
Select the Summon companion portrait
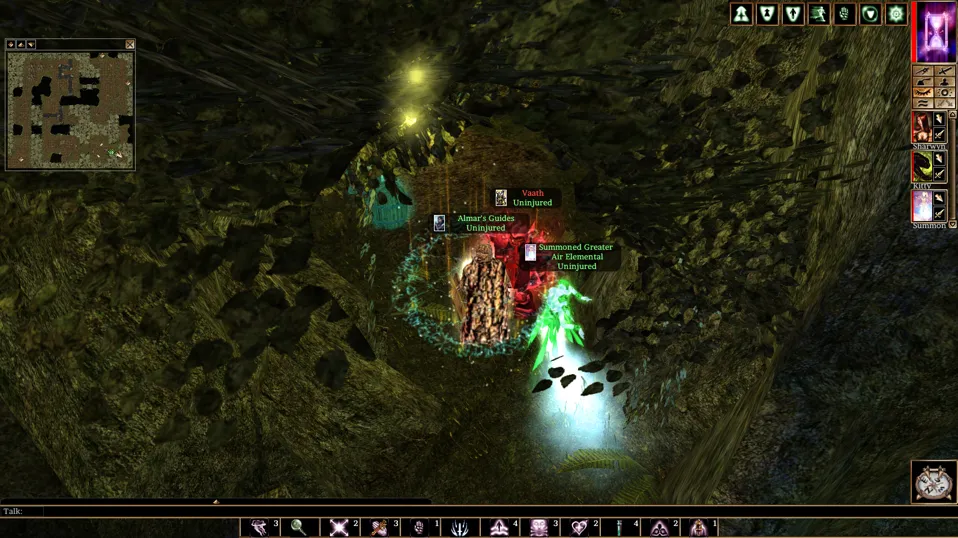point(921,205)
